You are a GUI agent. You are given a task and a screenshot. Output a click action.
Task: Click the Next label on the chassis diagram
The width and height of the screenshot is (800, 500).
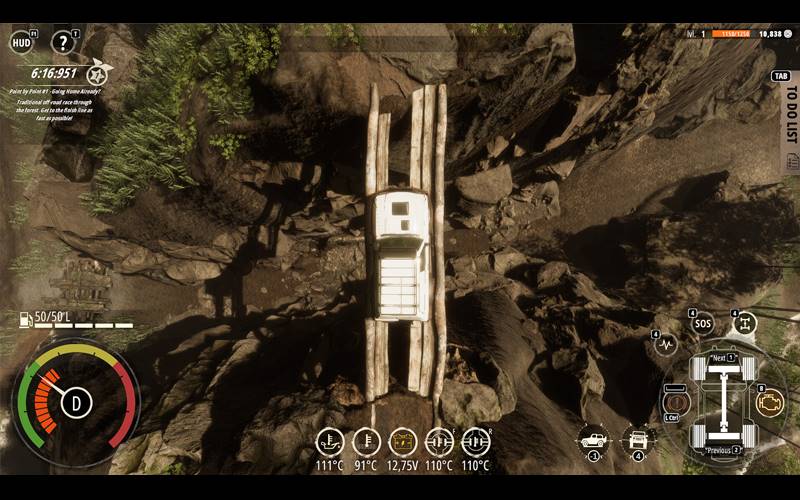pyautogui.click(x=720, y=358)
